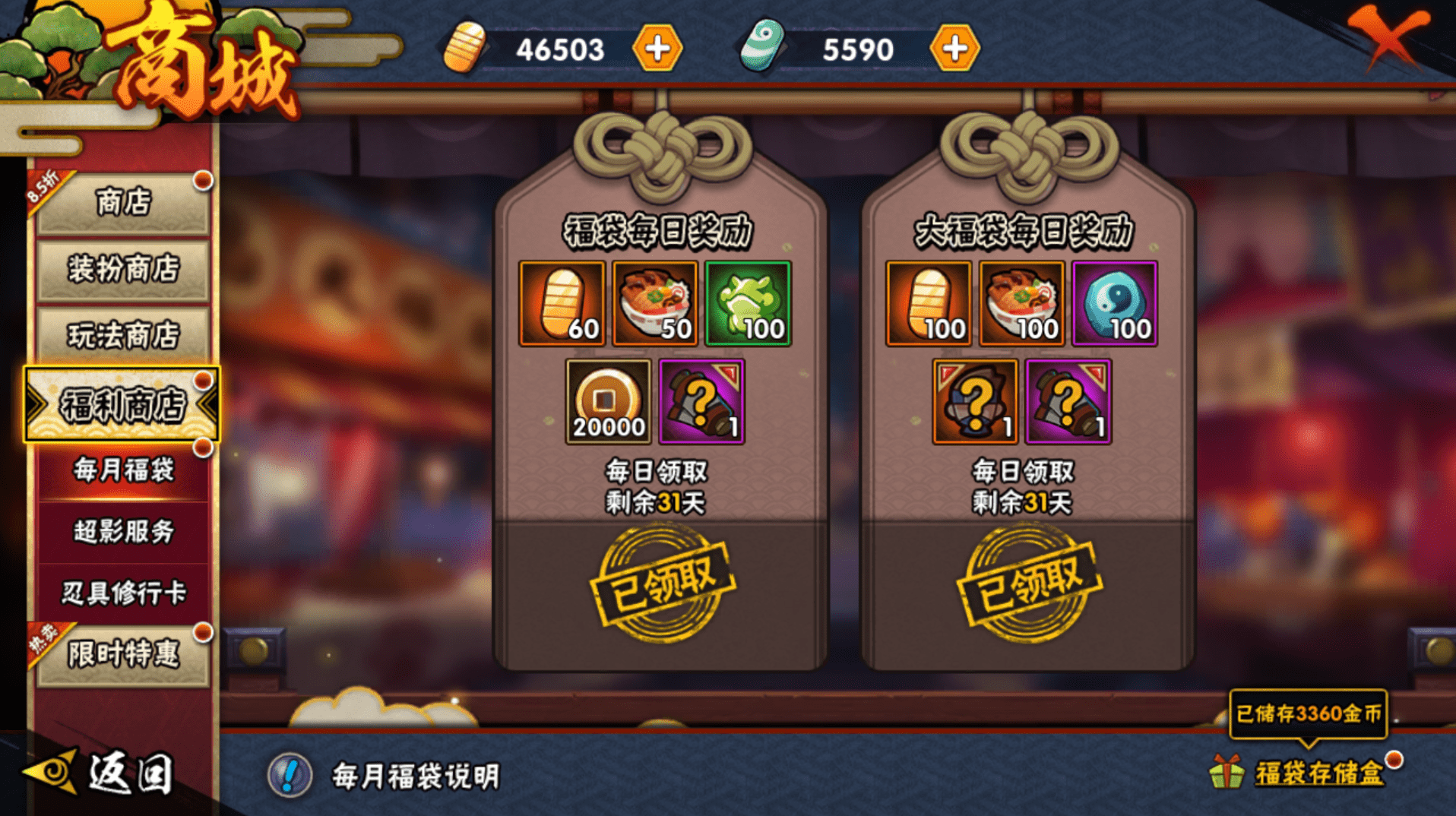Inspect the yin-yang orb 100 reward
1456x816 pixels.
[1114, 304]
